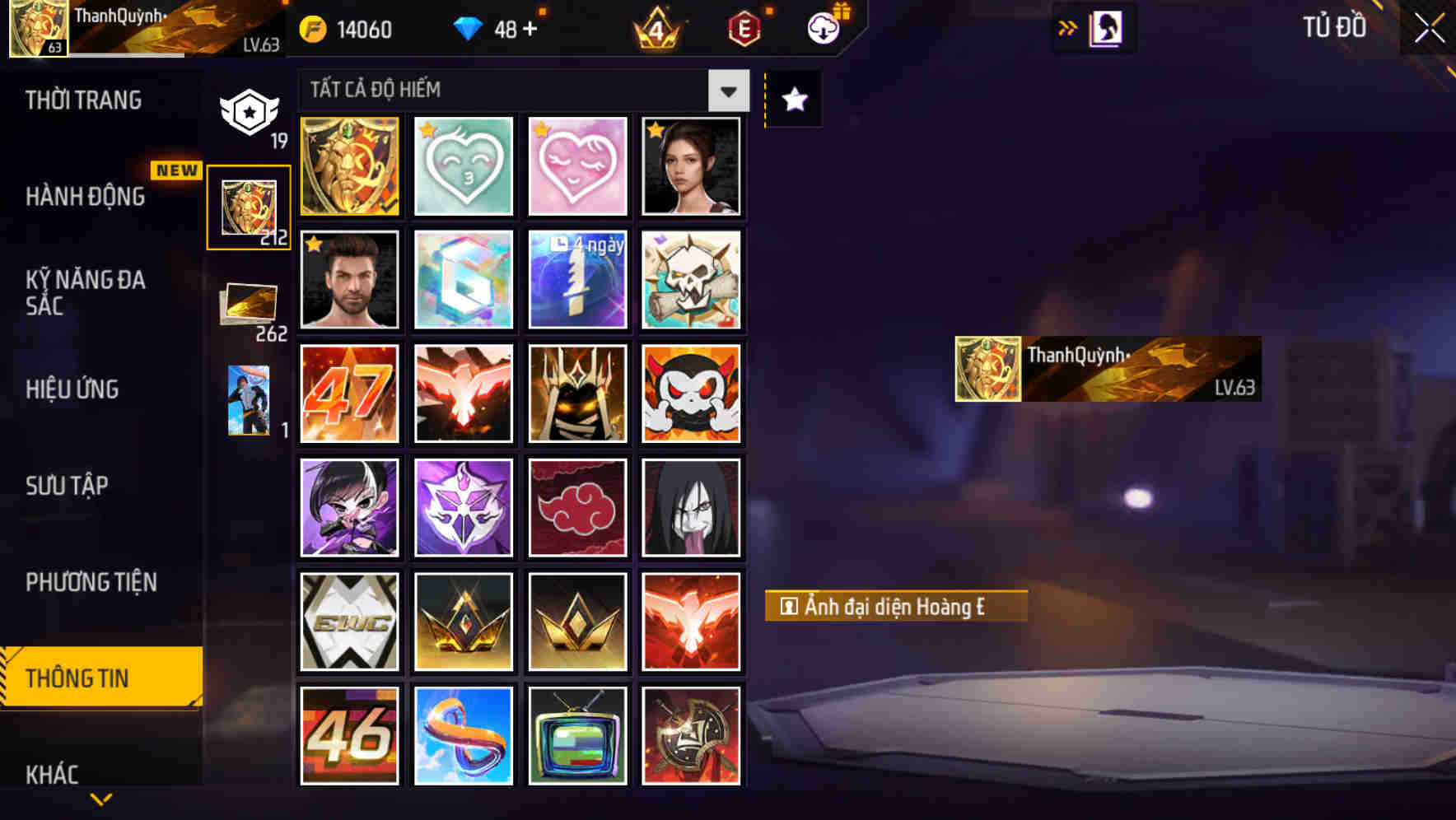The width and height of the screenshot is (1456, 820).
Task: Select the character pose category icon
Action: point(248,401)
